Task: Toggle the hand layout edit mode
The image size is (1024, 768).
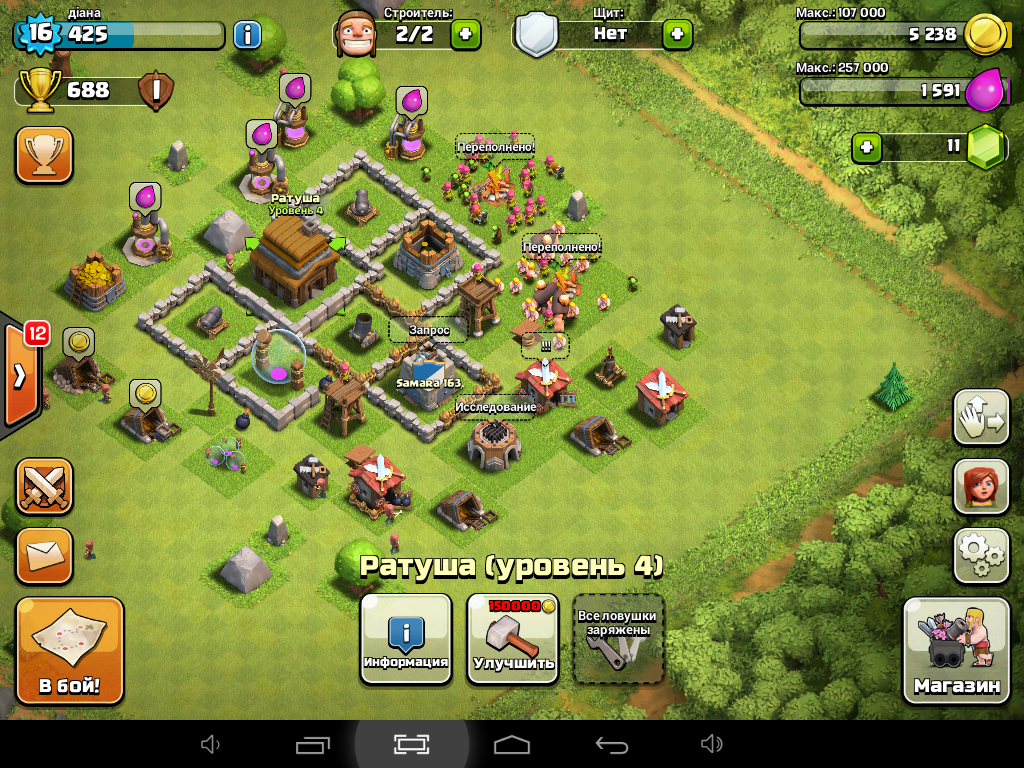Action: [x=980, y=417]
